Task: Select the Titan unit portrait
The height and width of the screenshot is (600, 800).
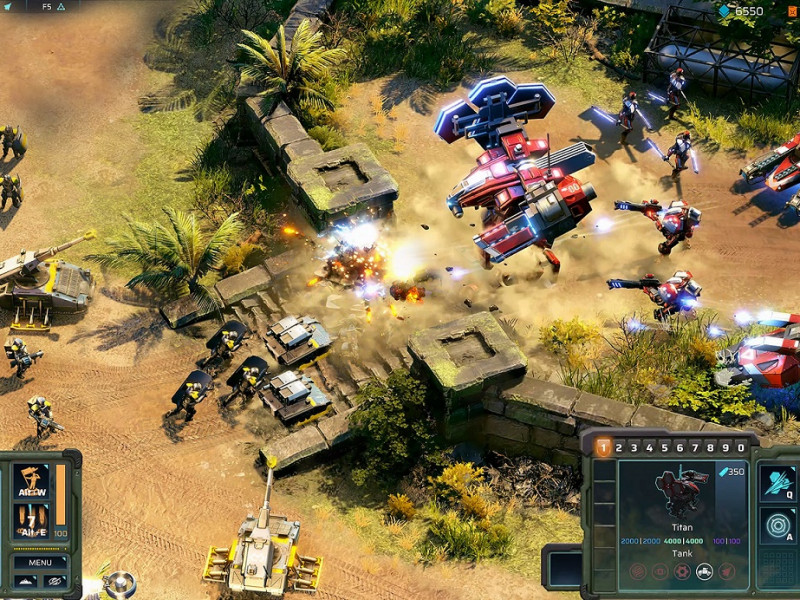Action: 681,490
